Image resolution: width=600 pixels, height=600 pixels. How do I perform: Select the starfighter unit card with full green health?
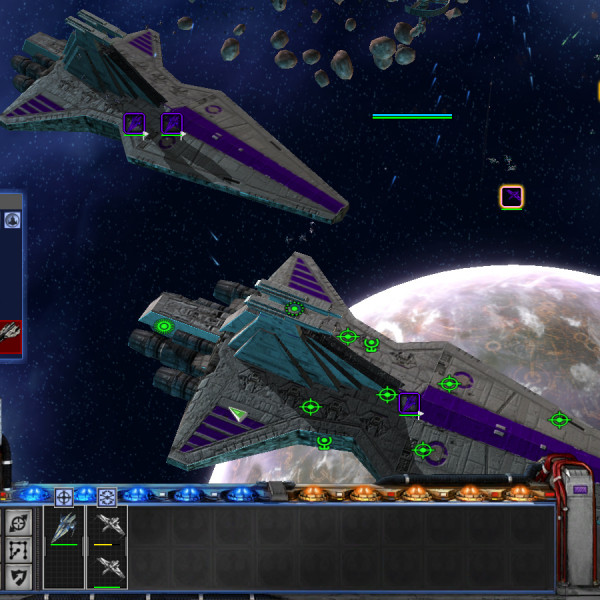65,528
